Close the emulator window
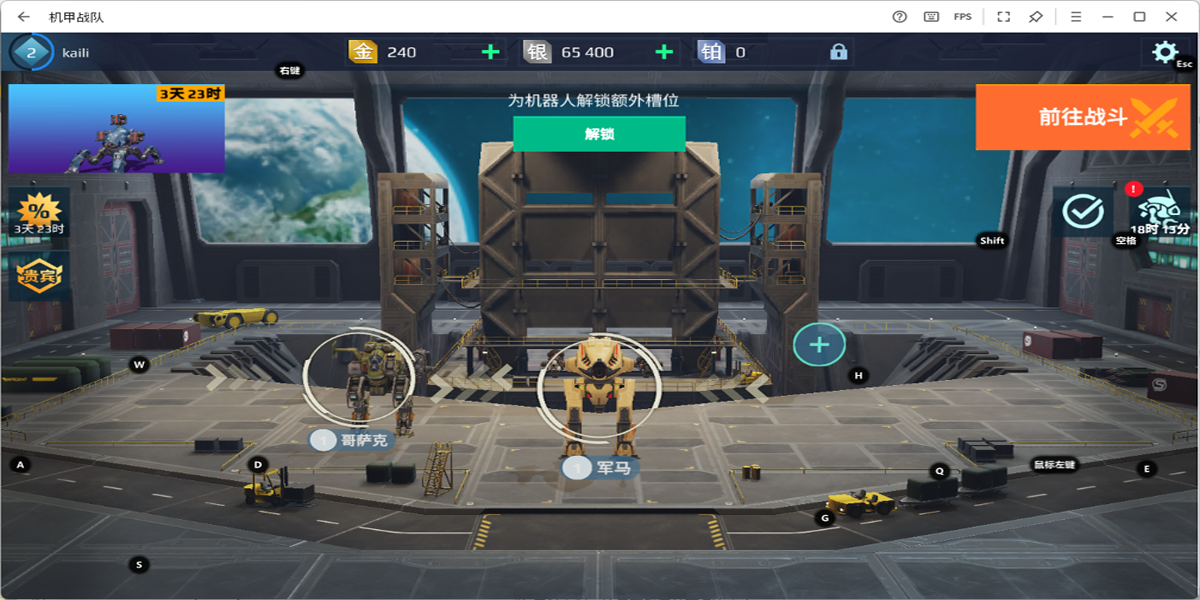The height and width of the screenshot is (600, 1200). pos(1171,16)
